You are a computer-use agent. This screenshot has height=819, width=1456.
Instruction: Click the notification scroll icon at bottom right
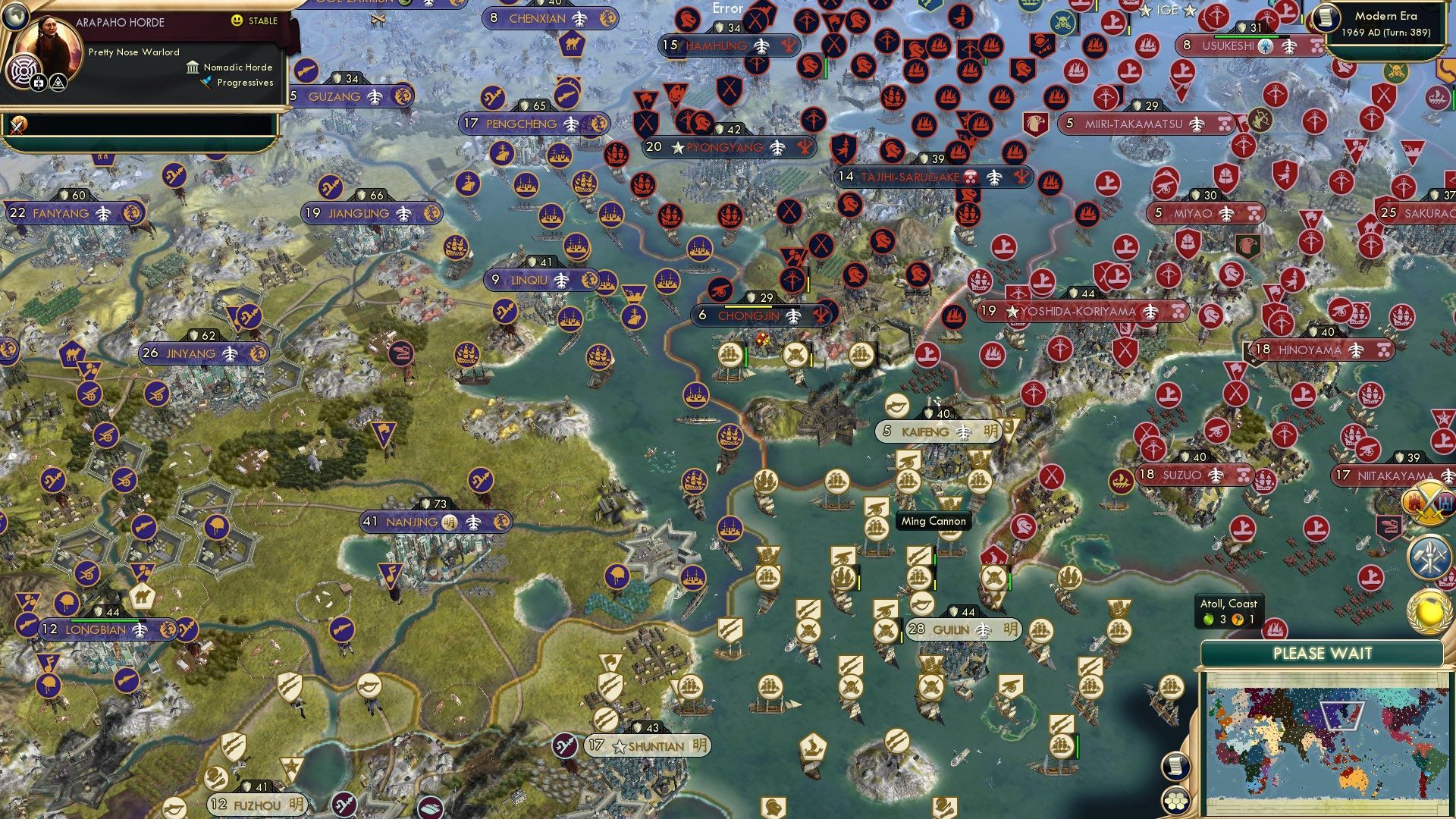[1175, 767]
